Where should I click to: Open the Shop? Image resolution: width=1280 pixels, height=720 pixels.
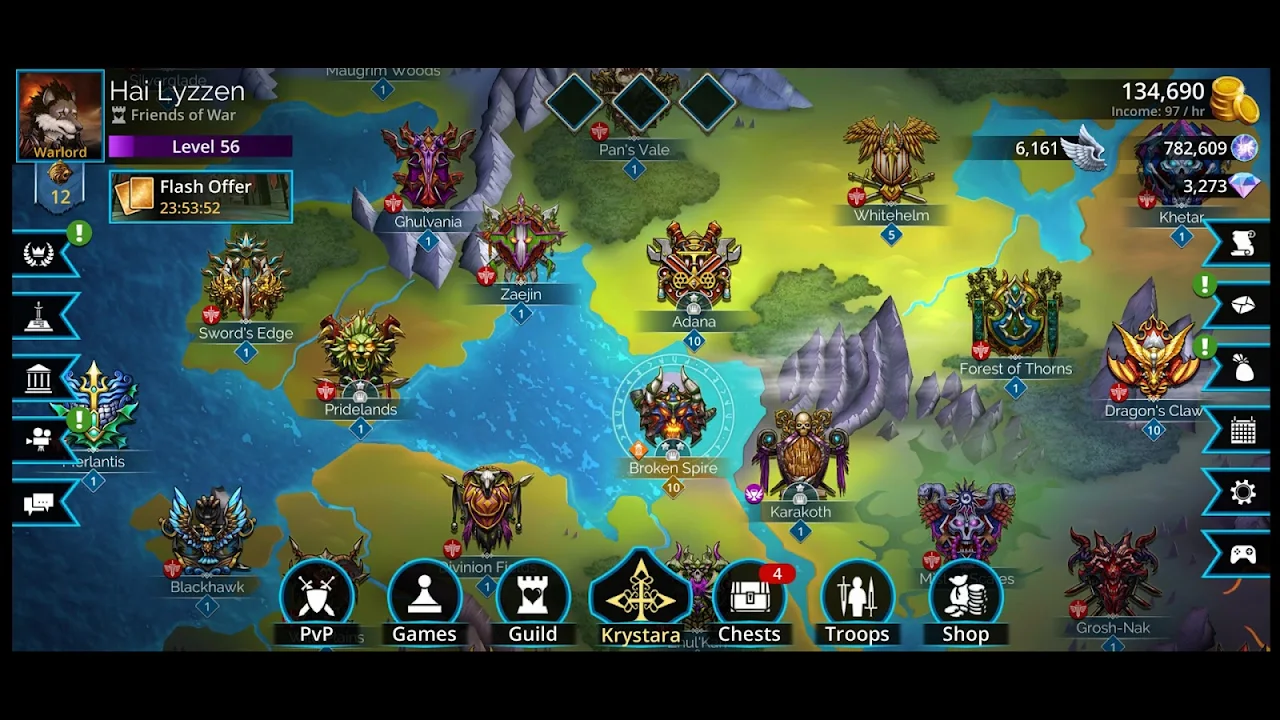click(965, 602)
